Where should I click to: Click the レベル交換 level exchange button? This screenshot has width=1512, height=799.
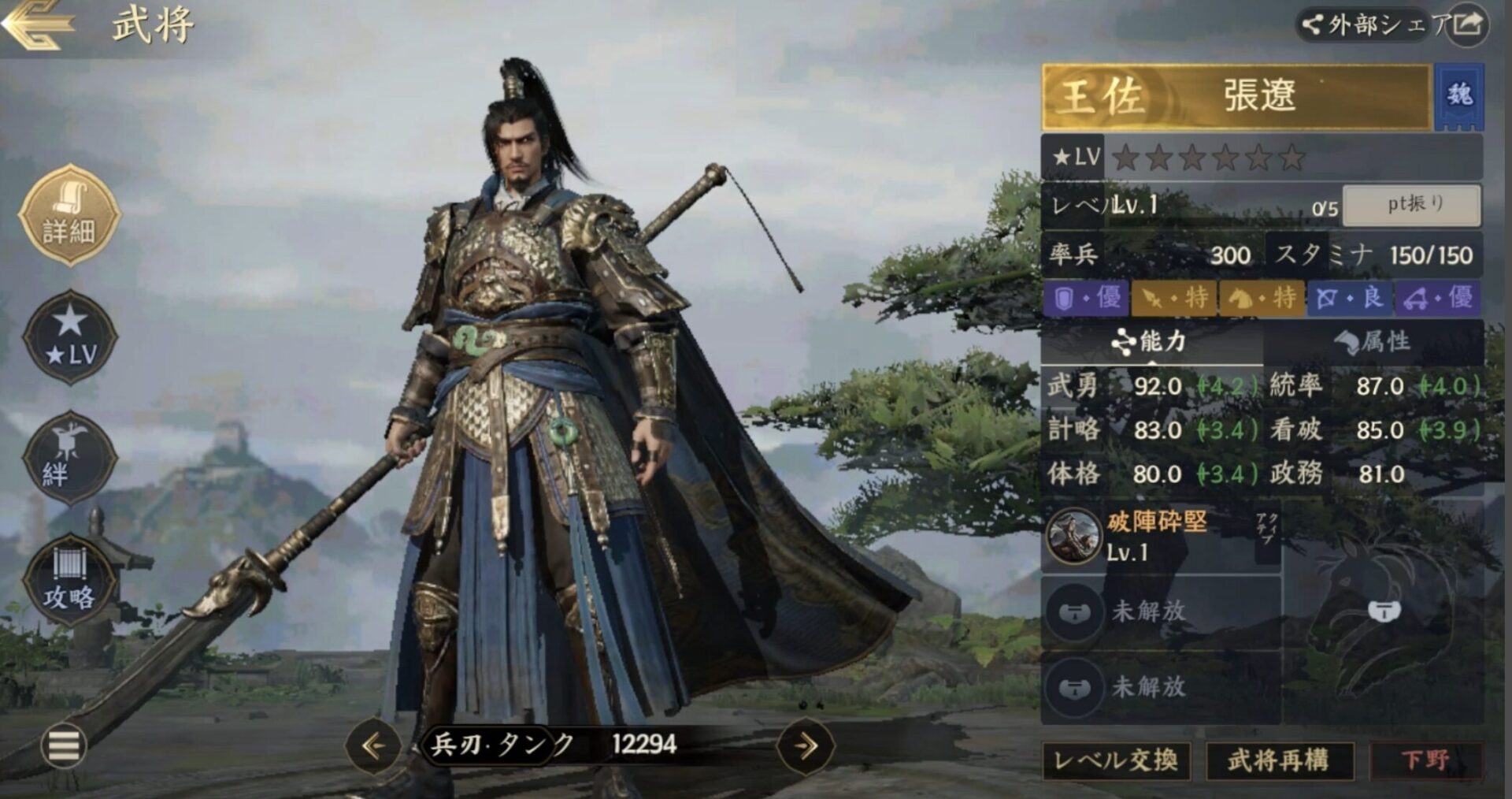click(1116, 760)
